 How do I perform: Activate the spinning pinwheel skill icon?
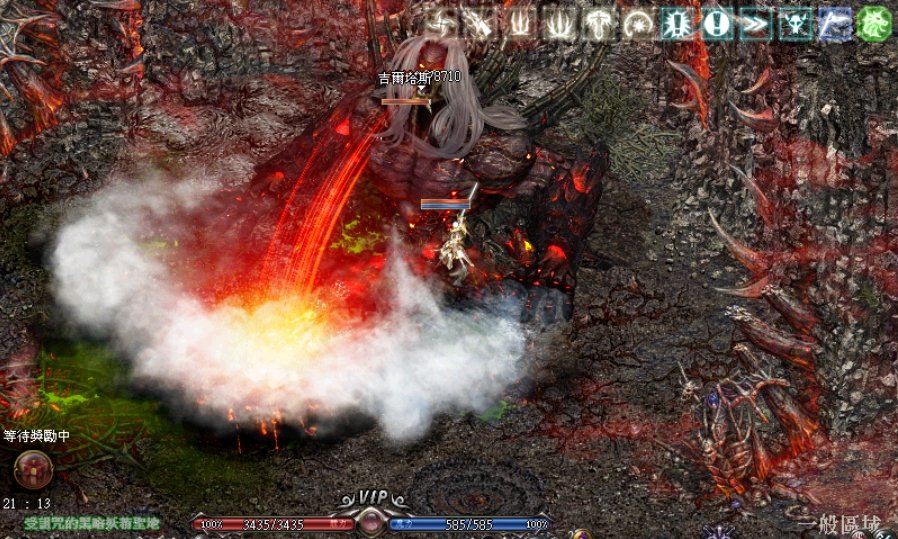click(441, 24)
